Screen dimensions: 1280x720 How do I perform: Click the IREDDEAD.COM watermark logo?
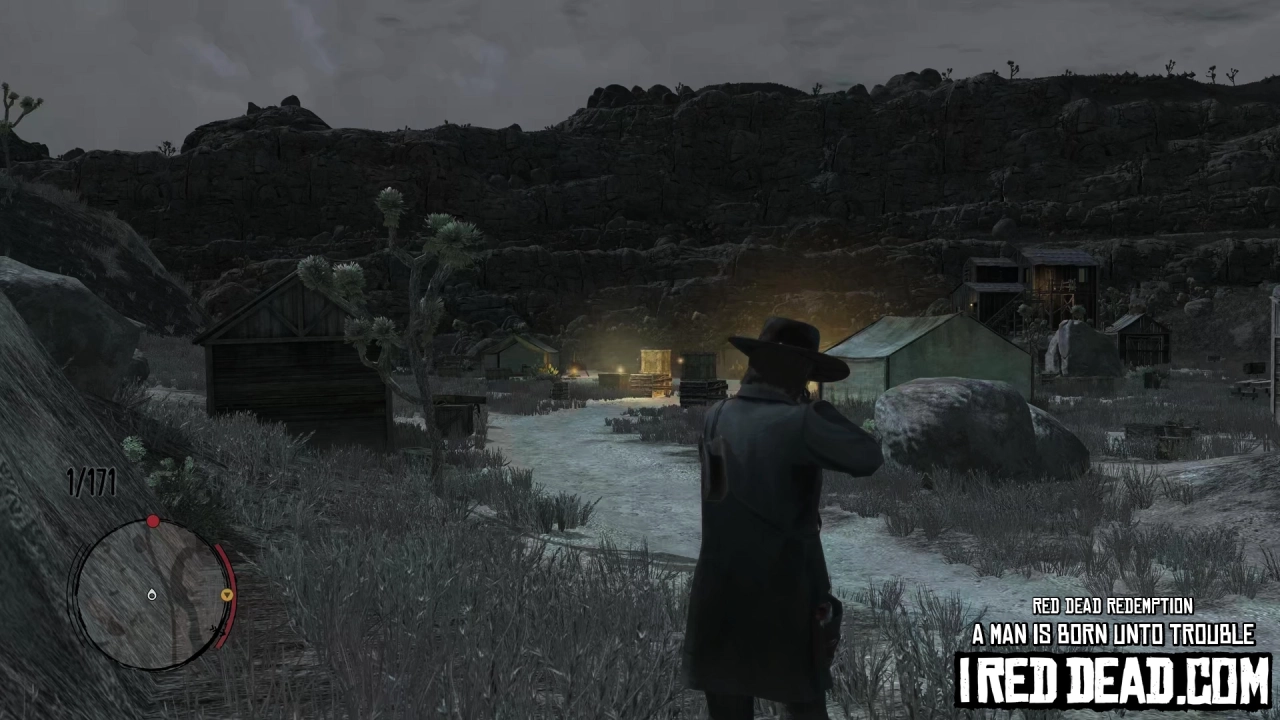[x=1110, y=677]
